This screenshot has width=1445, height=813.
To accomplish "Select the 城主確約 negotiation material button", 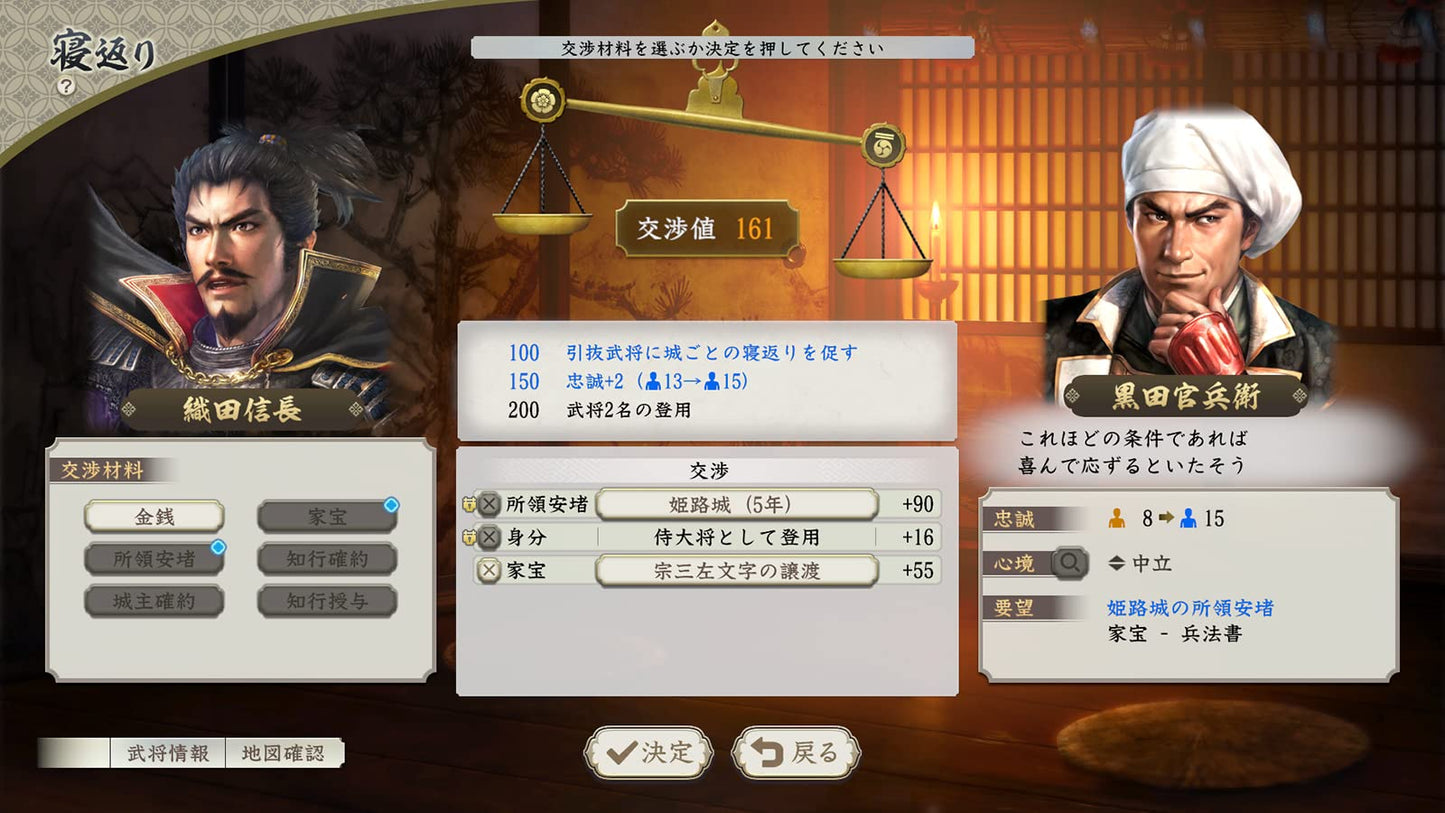I will (x=153, y=600).
